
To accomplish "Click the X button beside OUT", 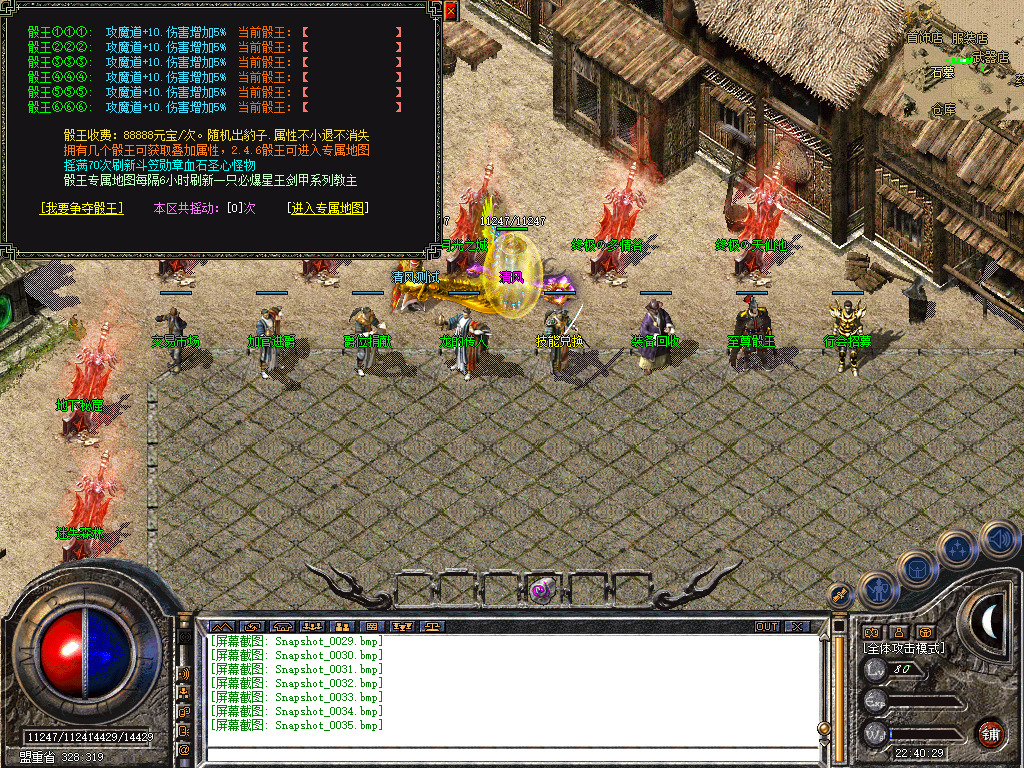I will pyautogui.click(x=796, y=627).
